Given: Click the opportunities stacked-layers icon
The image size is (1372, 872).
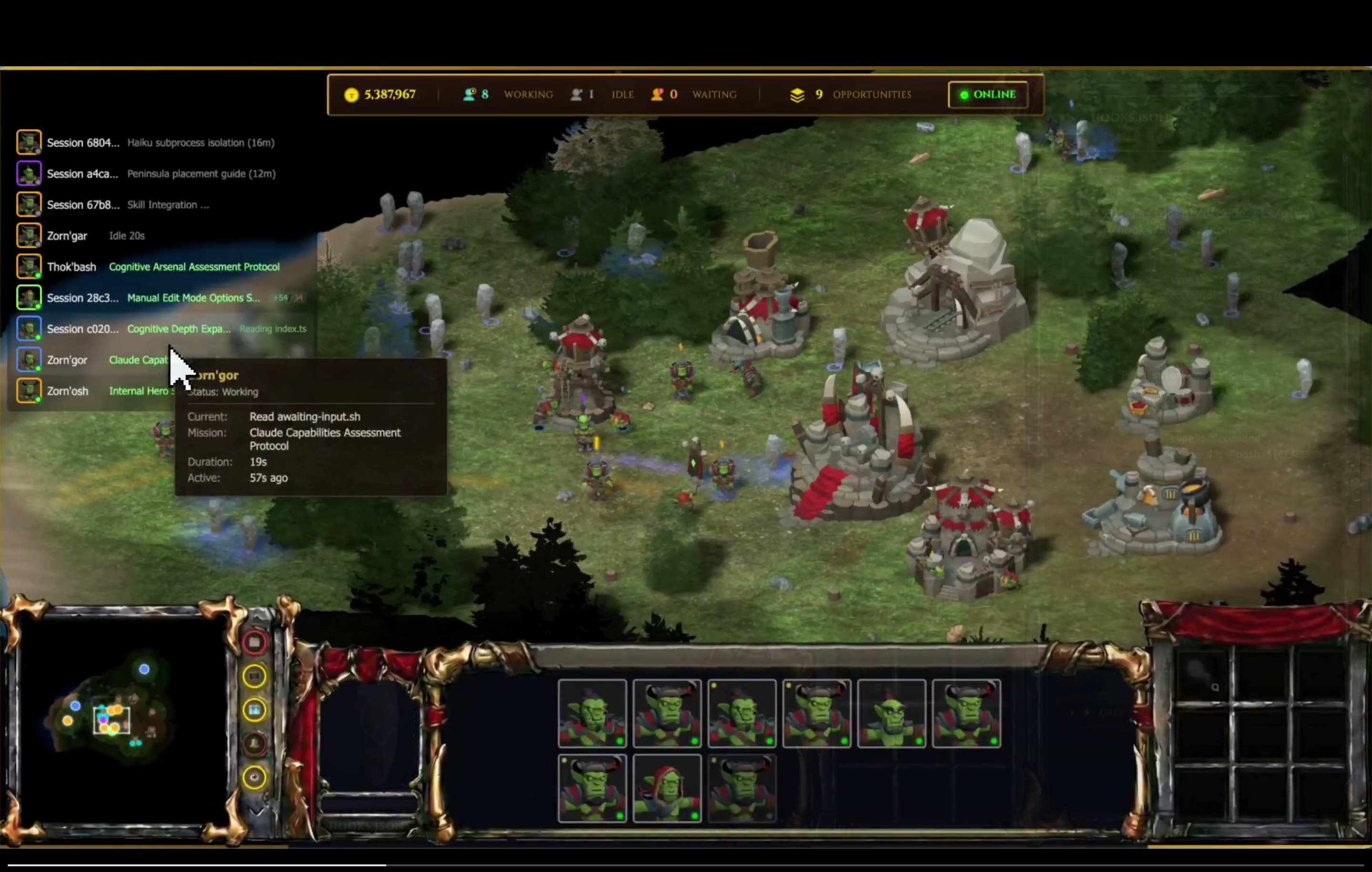Looking at the screenshot, I should 797,95.
